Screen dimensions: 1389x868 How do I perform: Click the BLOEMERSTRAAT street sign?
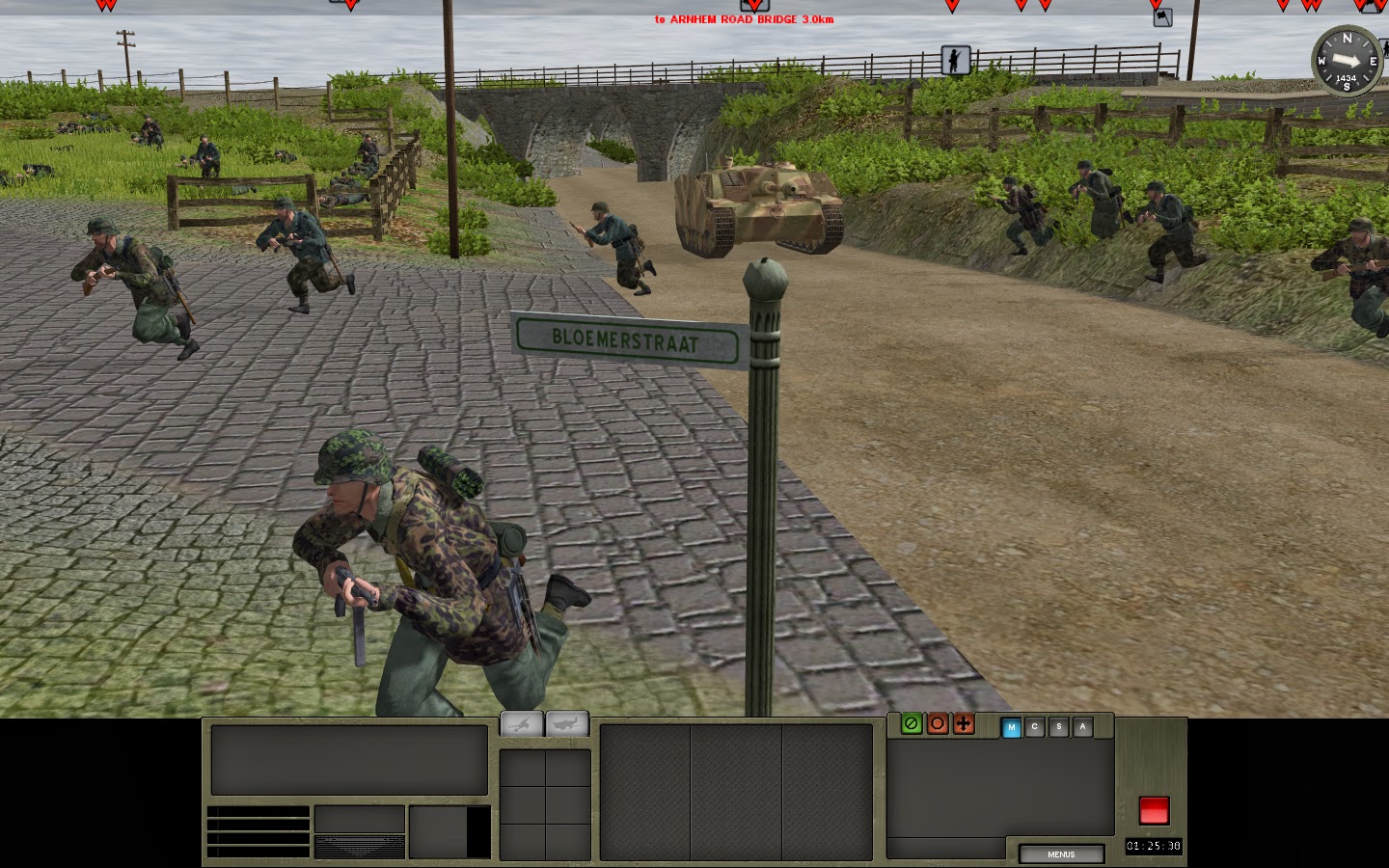pos(628,339)
